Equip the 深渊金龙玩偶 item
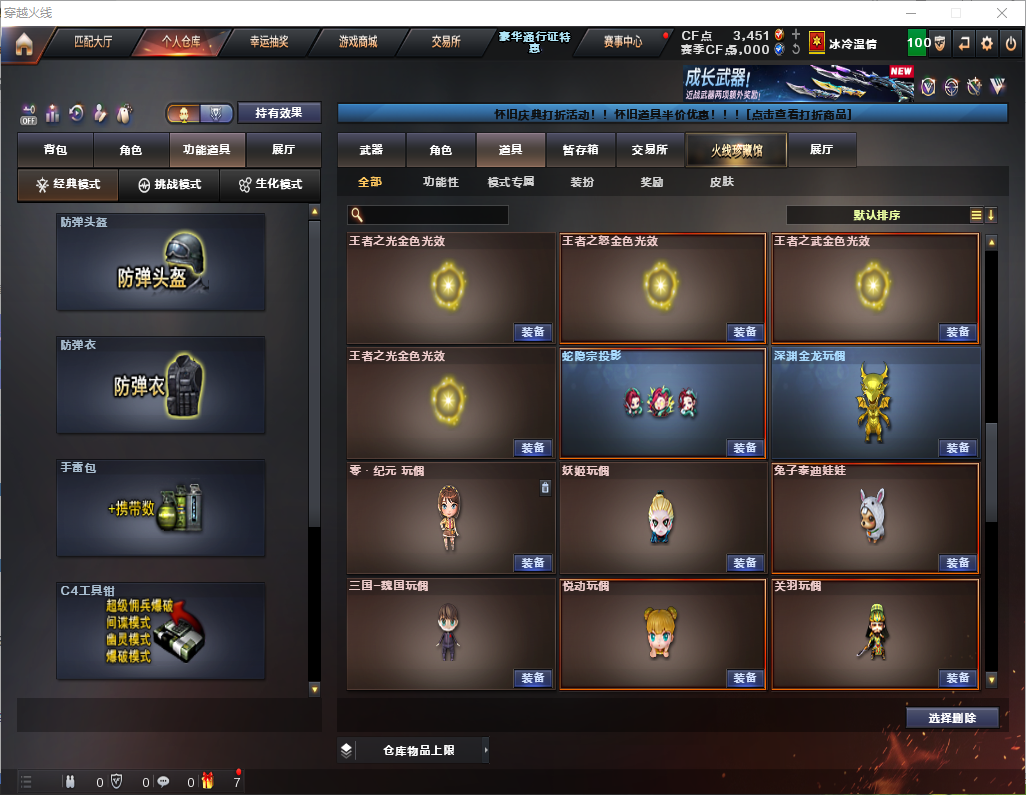The image size is (1026, 795). (957, 448)
